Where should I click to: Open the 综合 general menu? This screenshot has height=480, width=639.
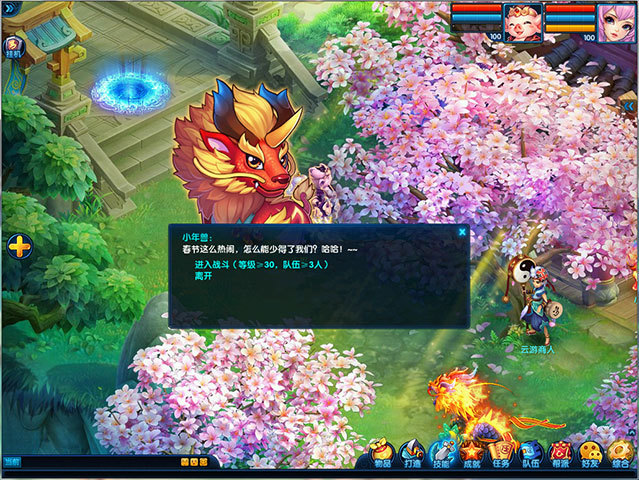click(622, 453)
